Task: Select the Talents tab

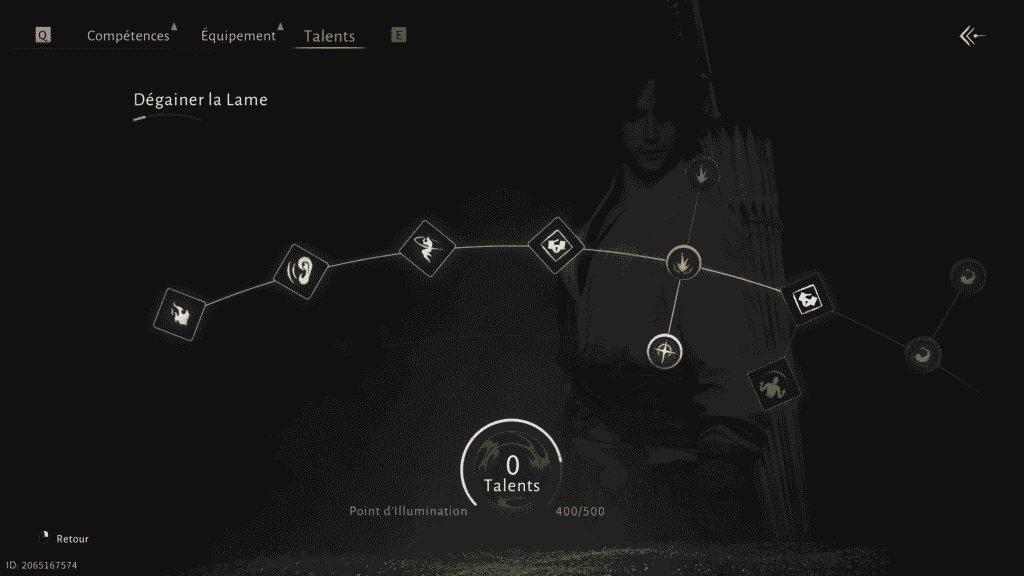Action: (329, 37)
